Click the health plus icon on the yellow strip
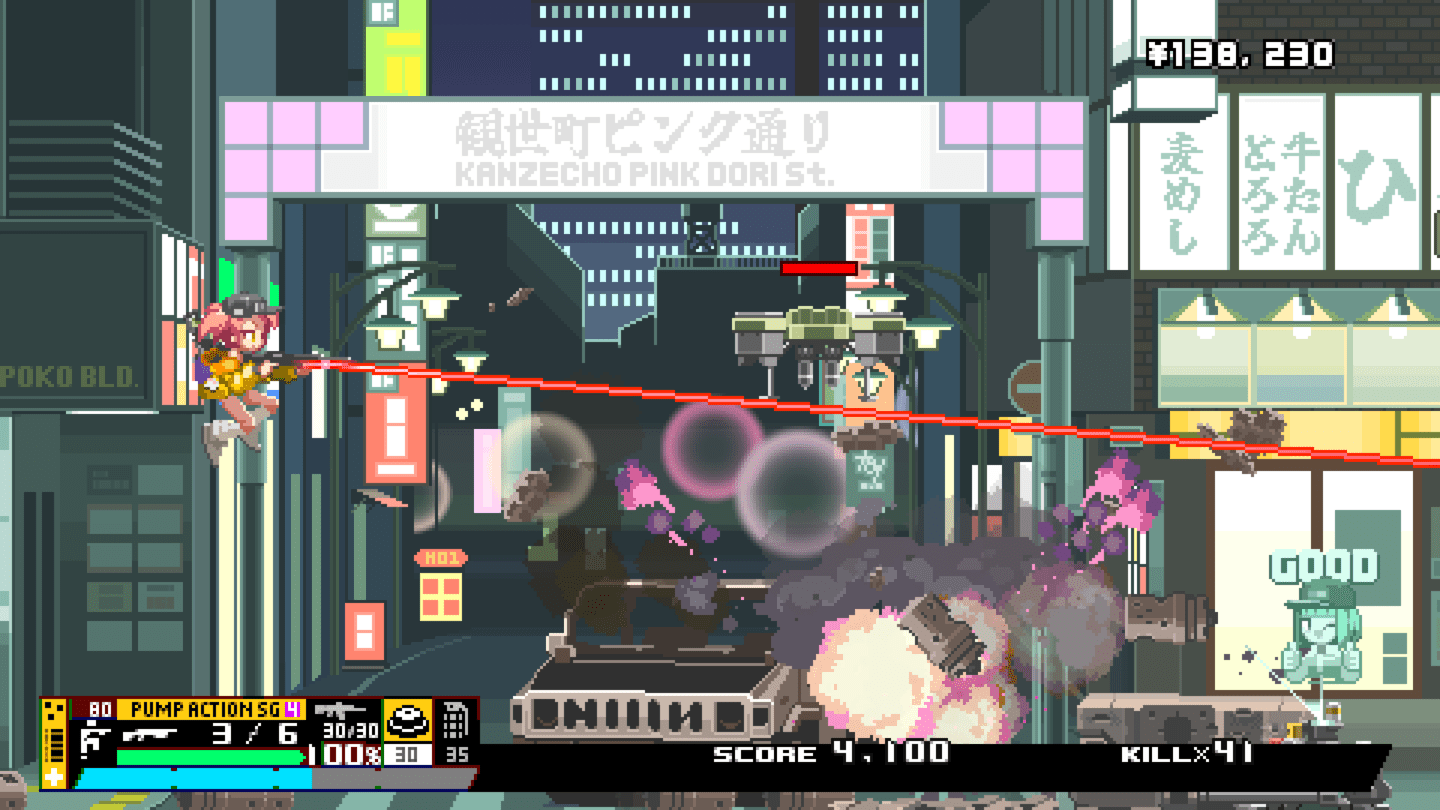 pos(52,775)
